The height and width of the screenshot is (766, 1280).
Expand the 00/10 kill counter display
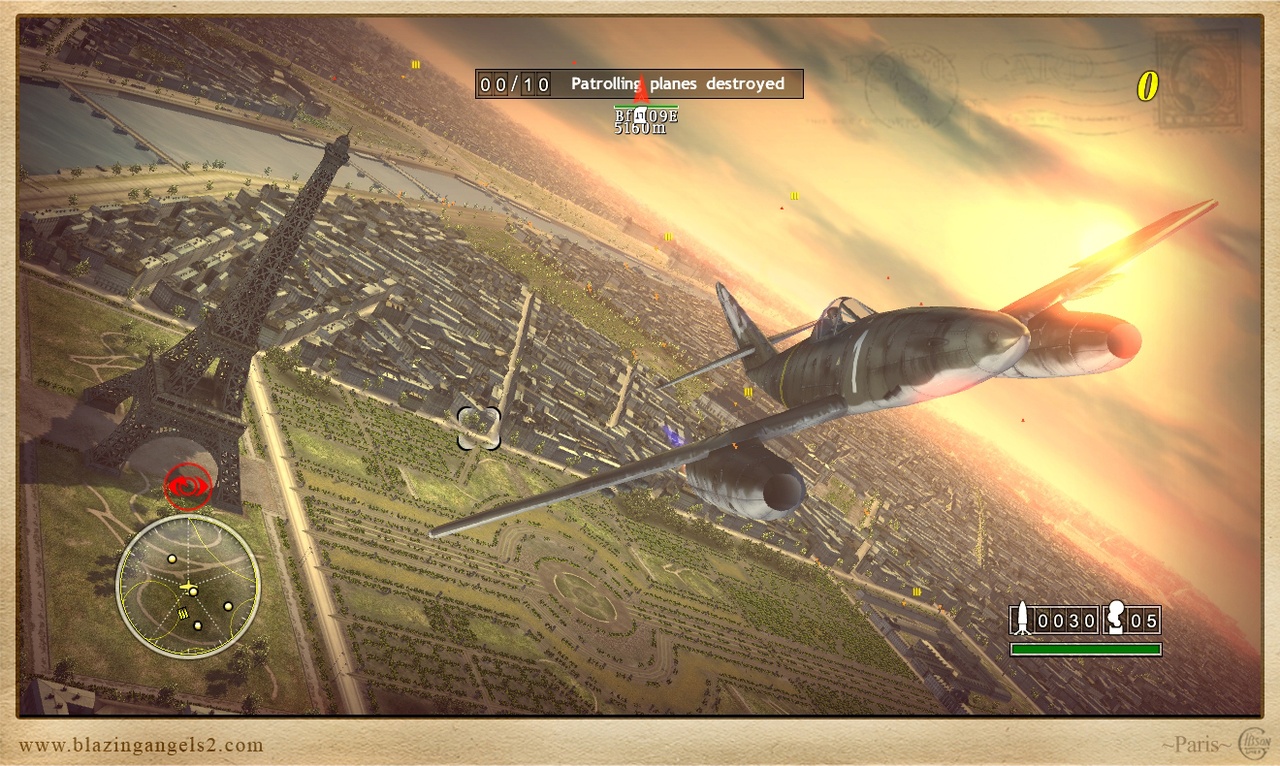(513, 84)
